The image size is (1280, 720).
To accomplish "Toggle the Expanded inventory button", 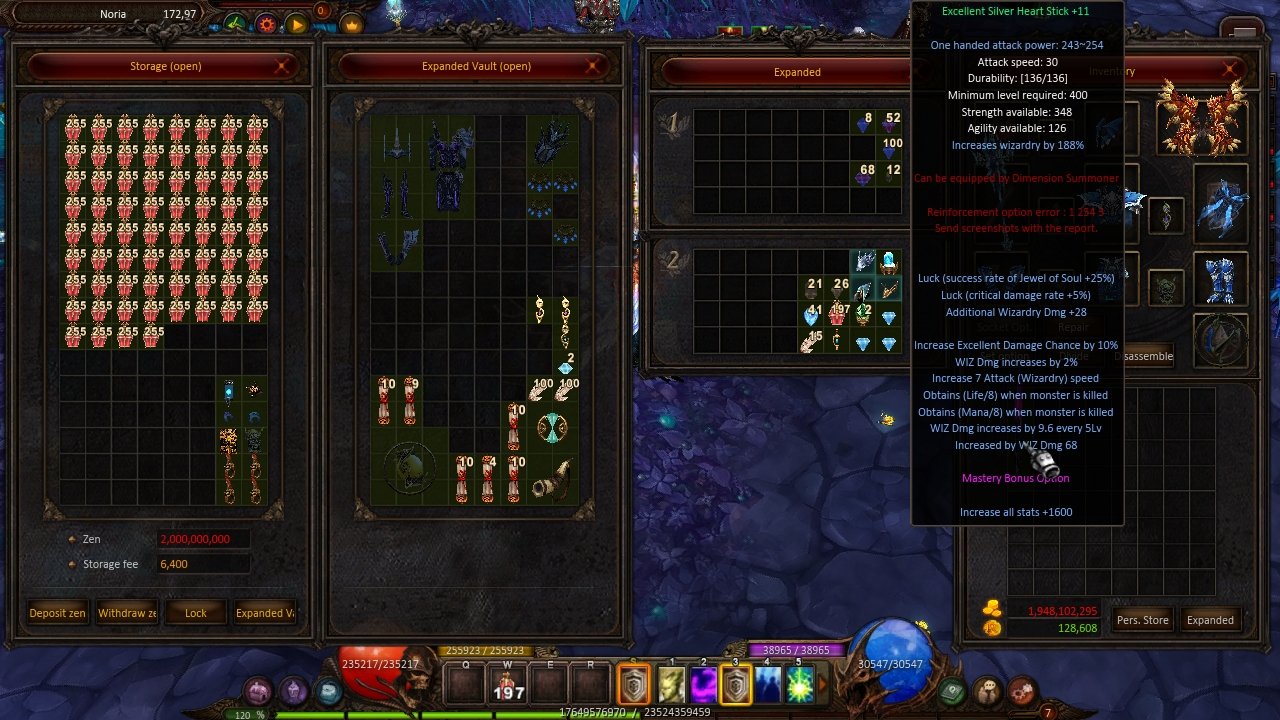I will point(1210,620).
